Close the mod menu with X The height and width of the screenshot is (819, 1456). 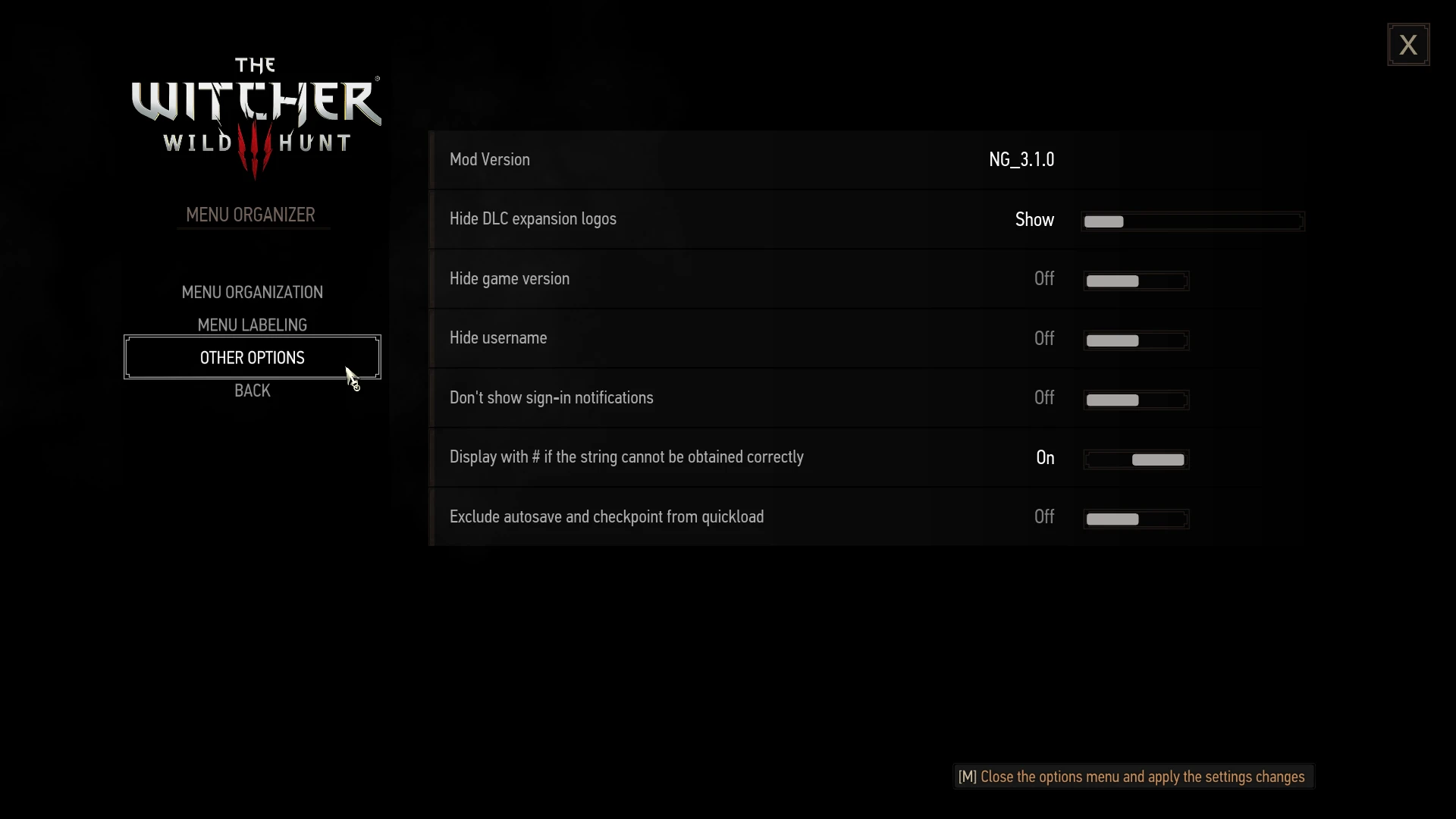tap(1408, 43)
